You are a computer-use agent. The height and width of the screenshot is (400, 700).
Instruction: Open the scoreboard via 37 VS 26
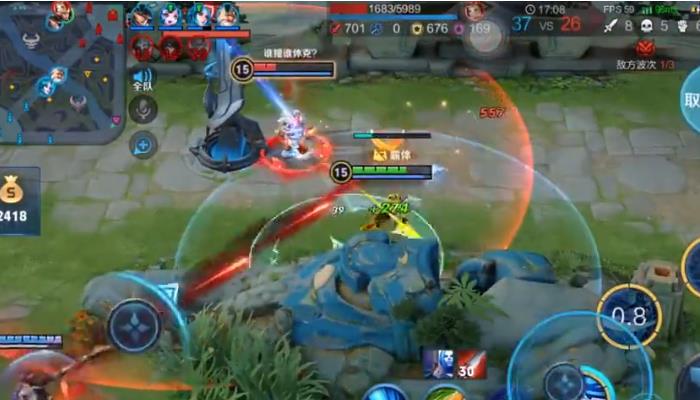pyautogui.click(x=546, y=24)
